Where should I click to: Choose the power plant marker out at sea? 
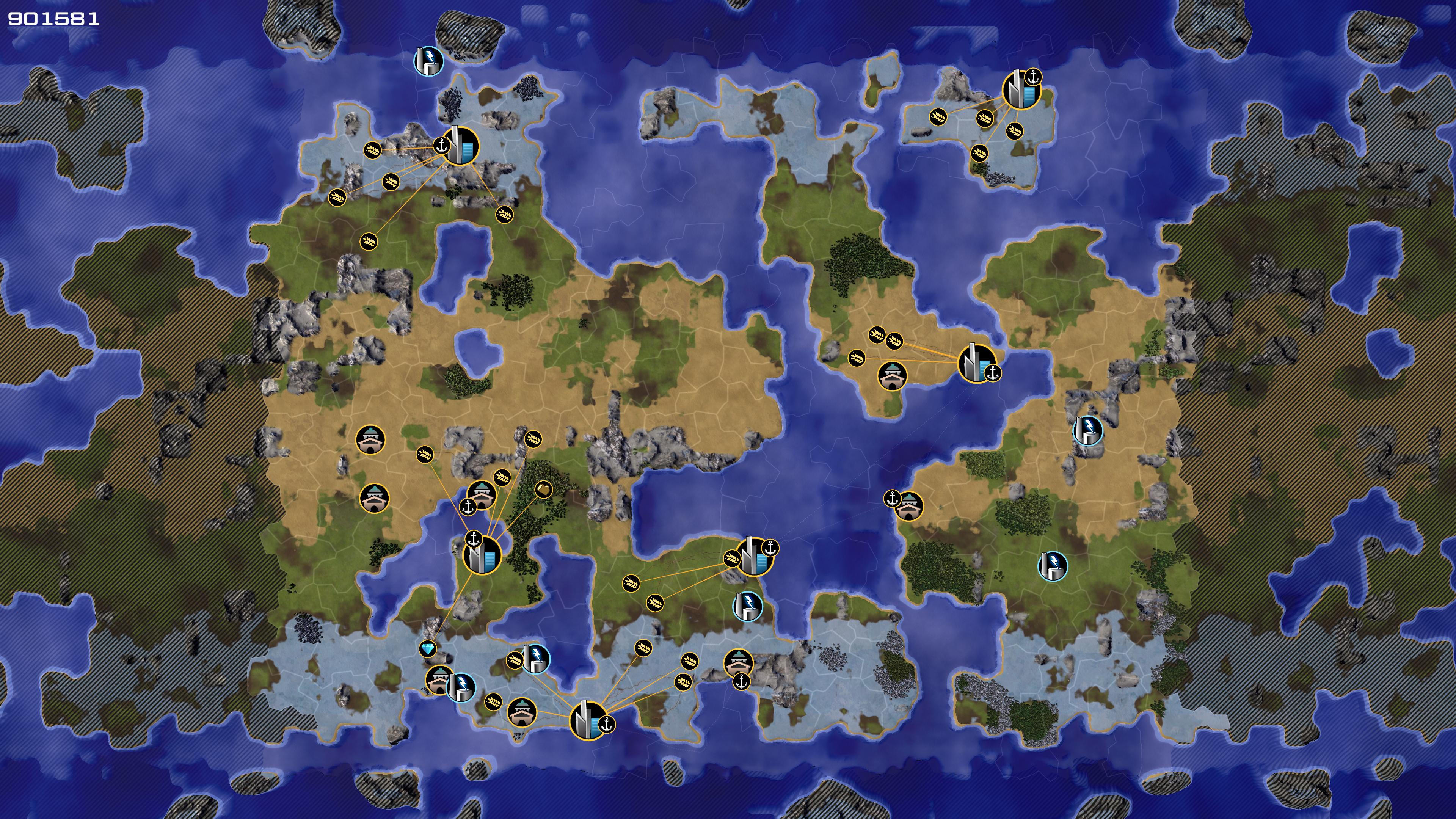429,61
